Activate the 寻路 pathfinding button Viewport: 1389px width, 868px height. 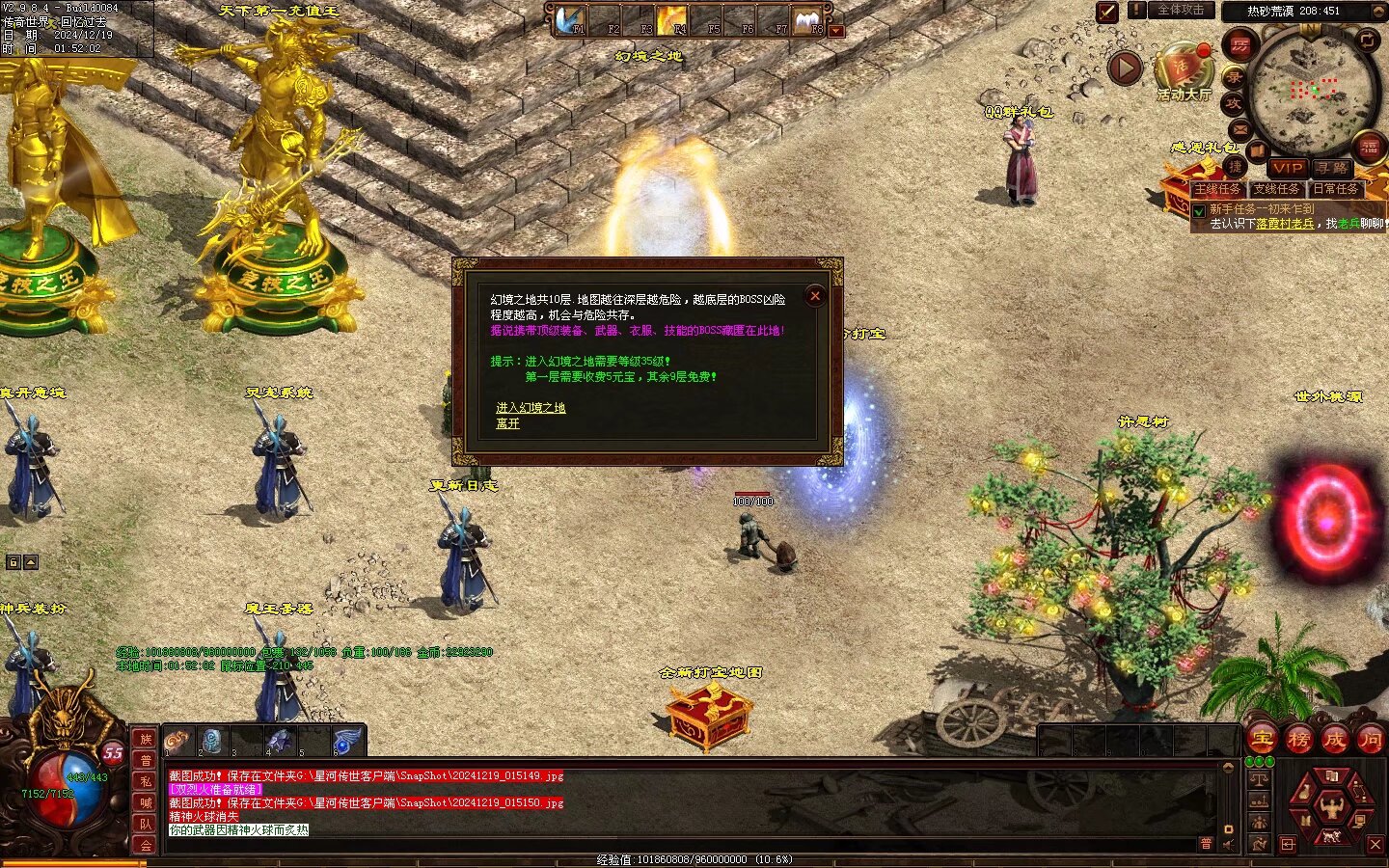coord(1331,168)
